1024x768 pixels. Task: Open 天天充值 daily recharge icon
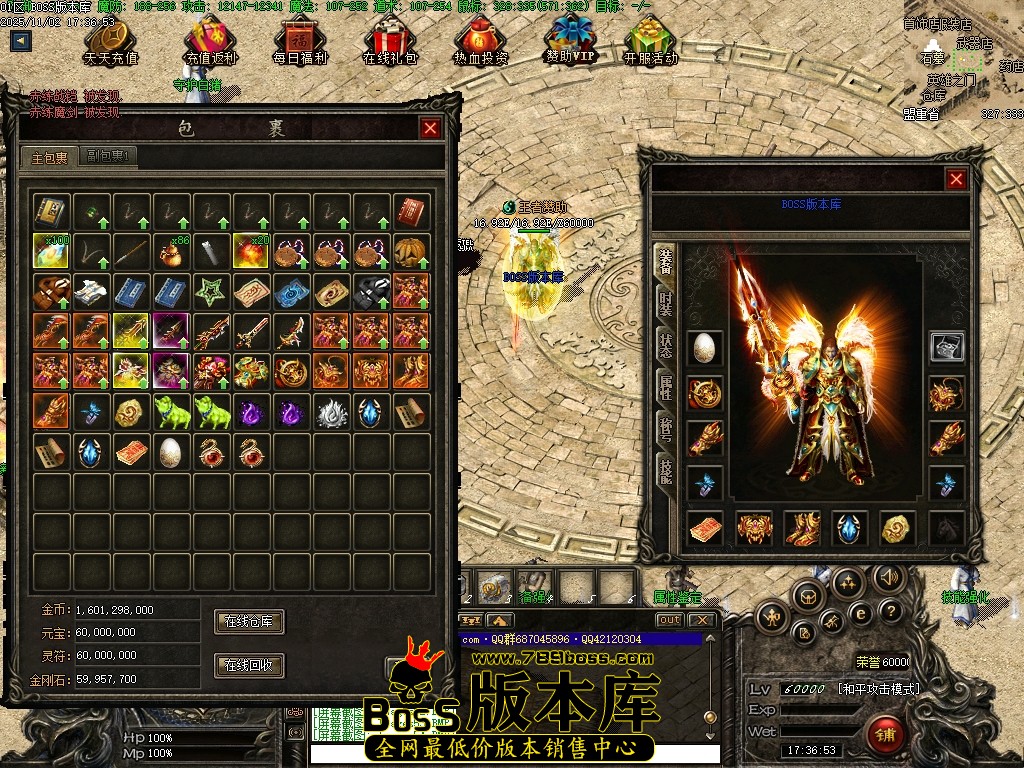111,42
